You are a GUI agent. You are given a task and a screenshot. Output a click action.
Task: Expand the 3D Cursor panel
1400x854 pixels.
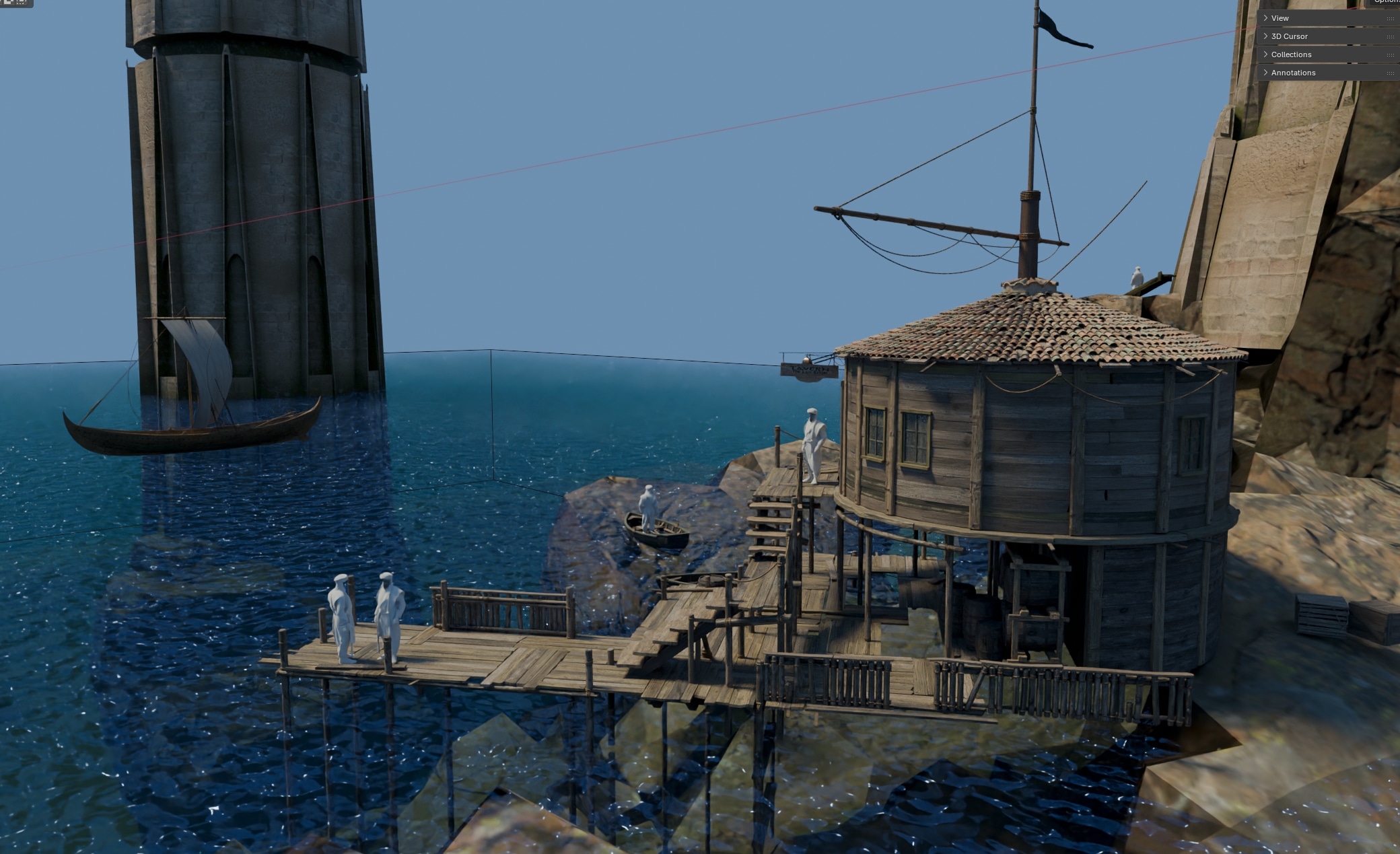[x=1288, y=36]
